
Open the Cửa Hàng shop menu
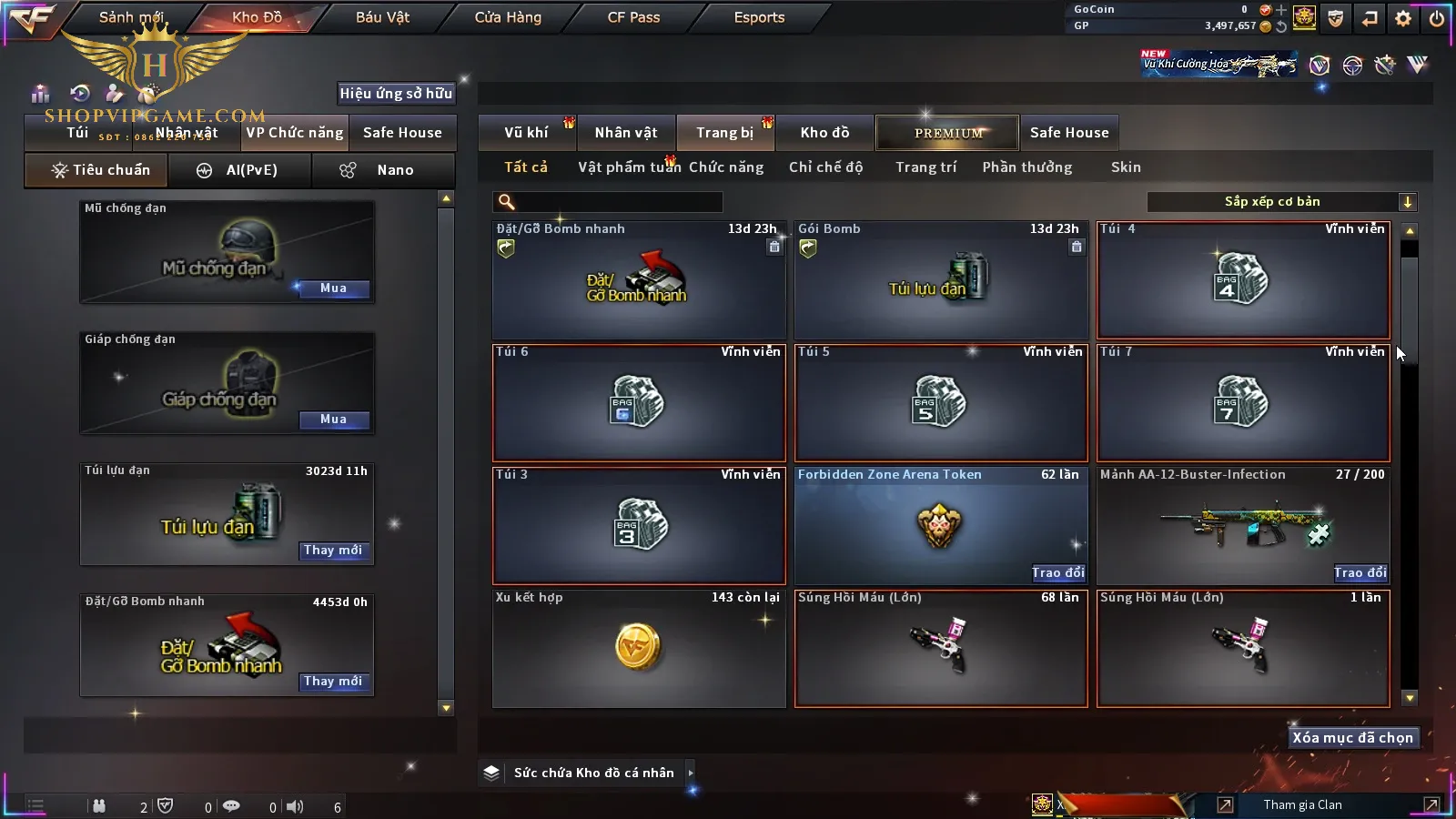tap(508, 17)
